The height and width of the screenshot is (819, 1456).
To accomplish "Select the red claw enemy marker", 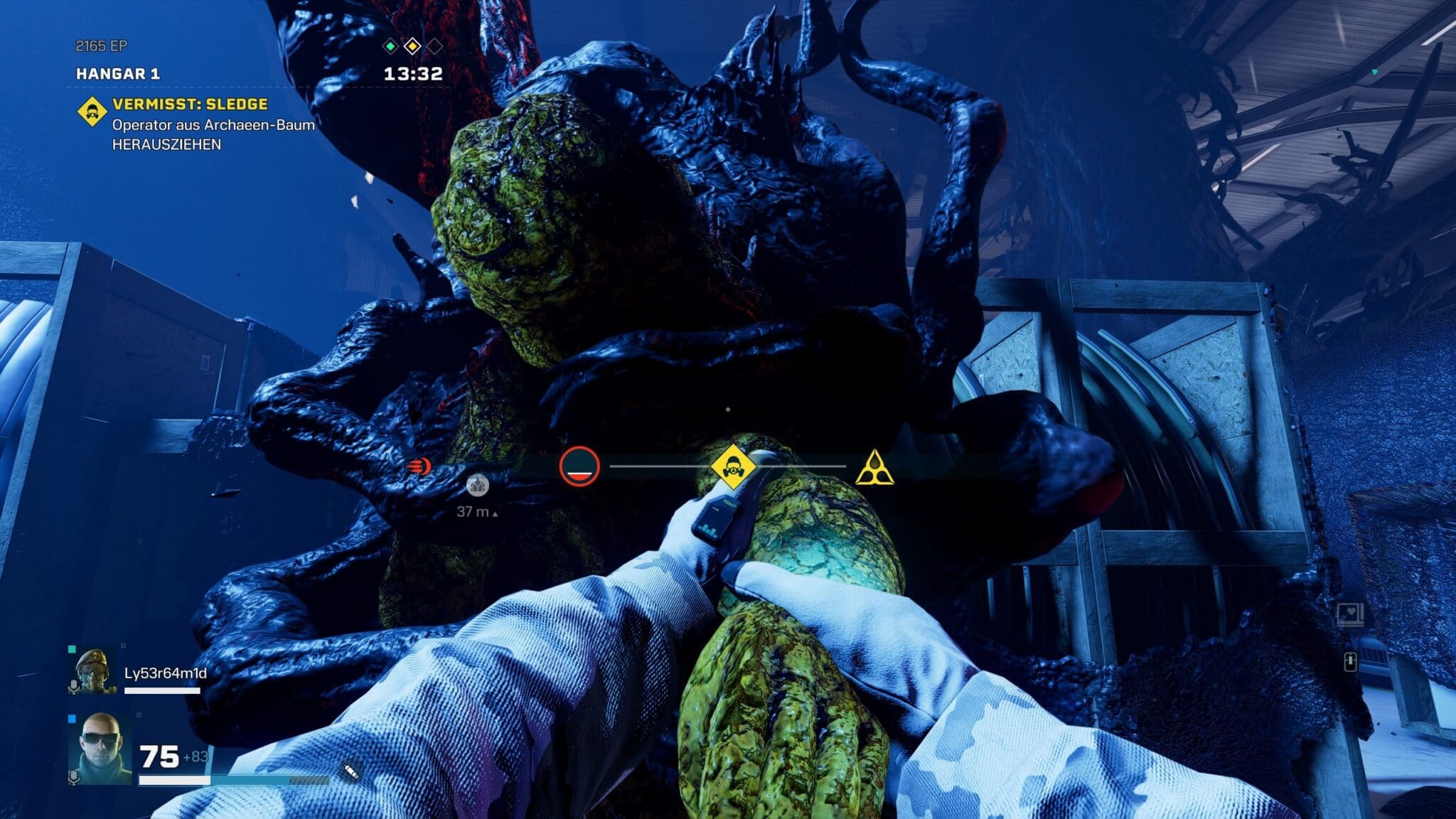I will click(x=419, y=466).
